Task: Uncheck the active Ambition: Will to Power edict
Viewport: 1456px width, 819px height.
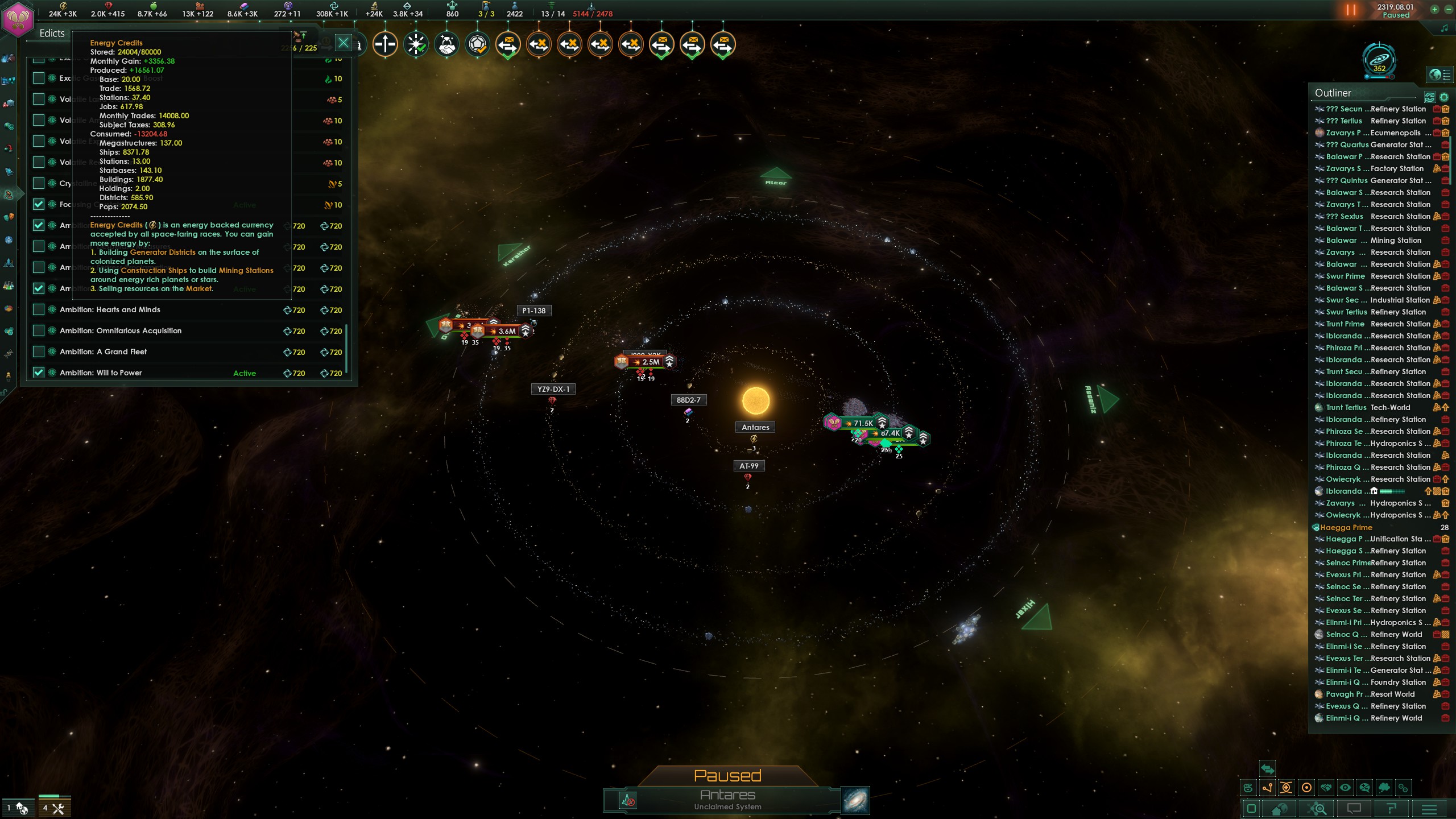Action: pyautogui.click(x=39, y=373)
